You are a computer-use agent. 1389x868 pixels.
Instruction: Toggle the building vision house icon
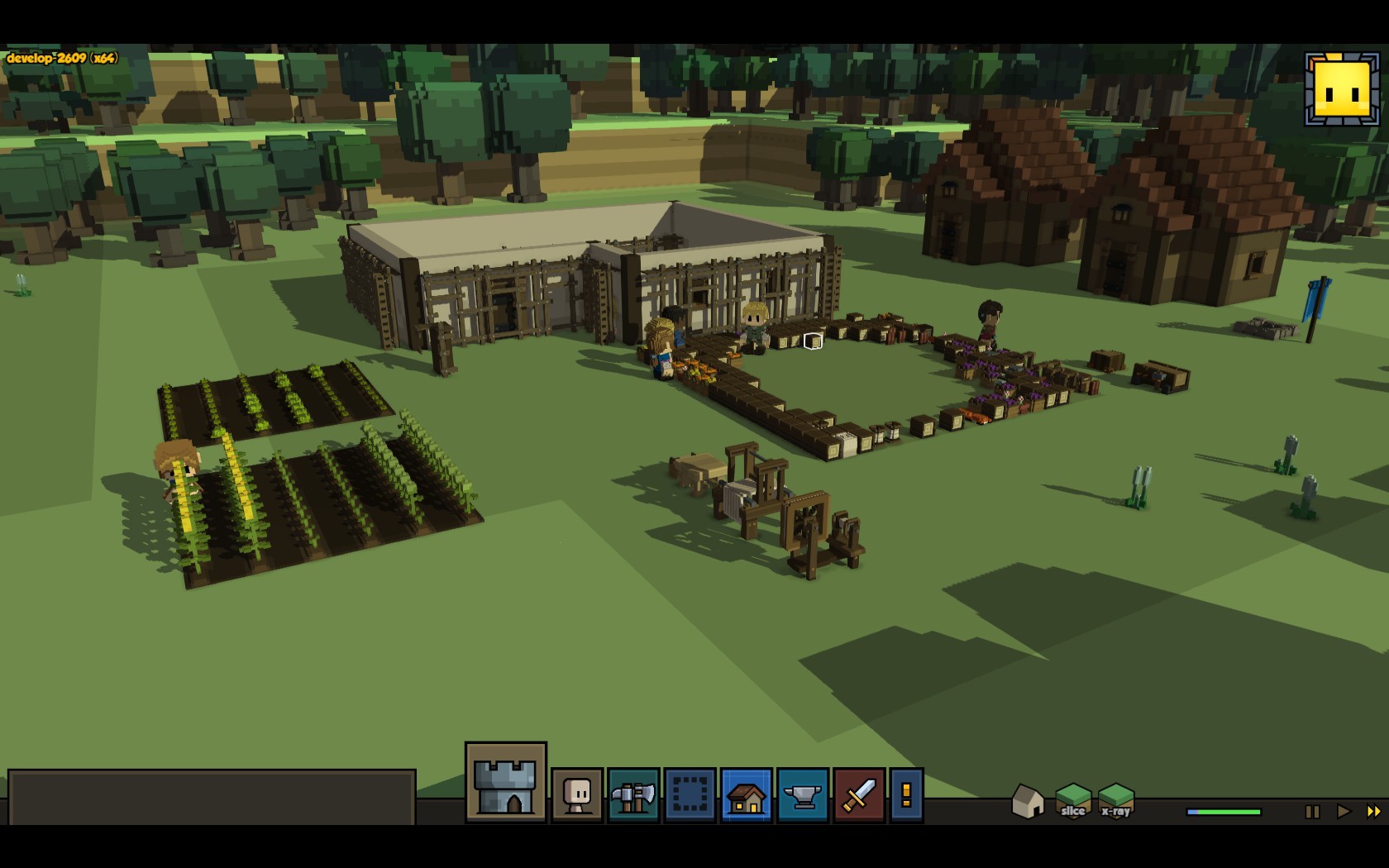click(x=1028, y=801)
